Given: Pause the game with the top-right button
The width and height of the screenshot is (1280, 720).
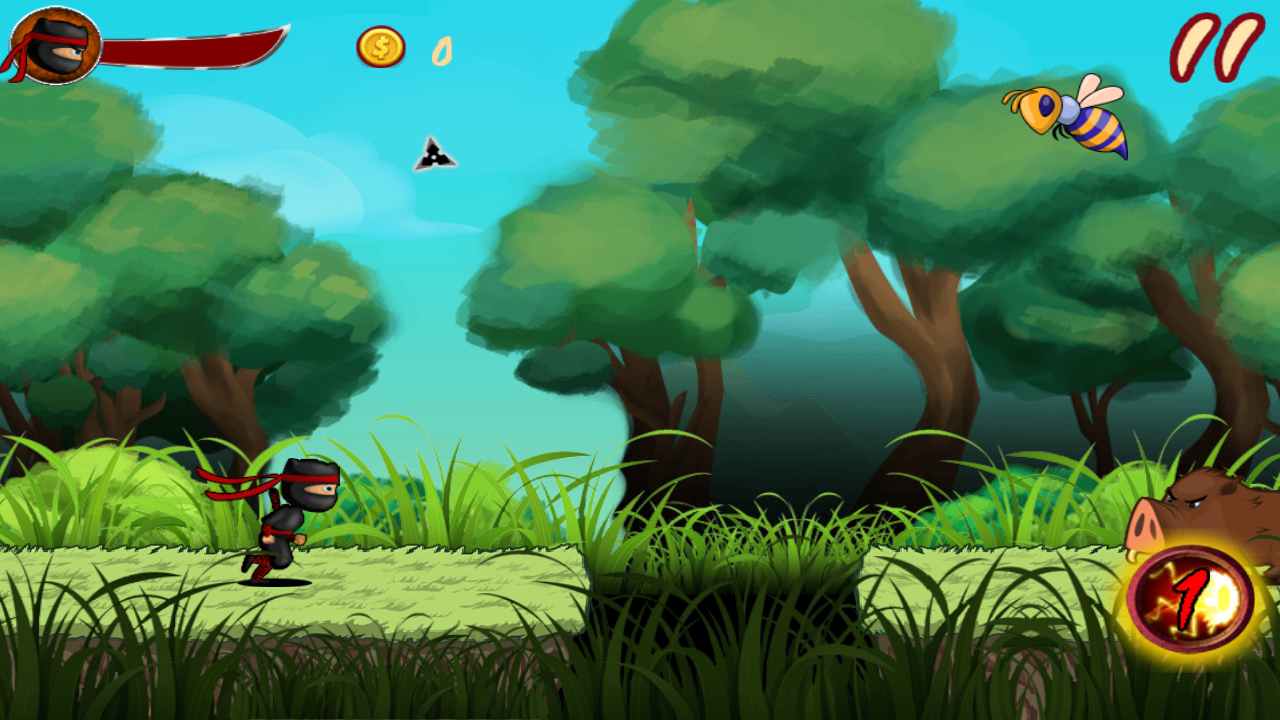Looking at the screenshot, I should pyautogui.click(x=1216, y=46).
